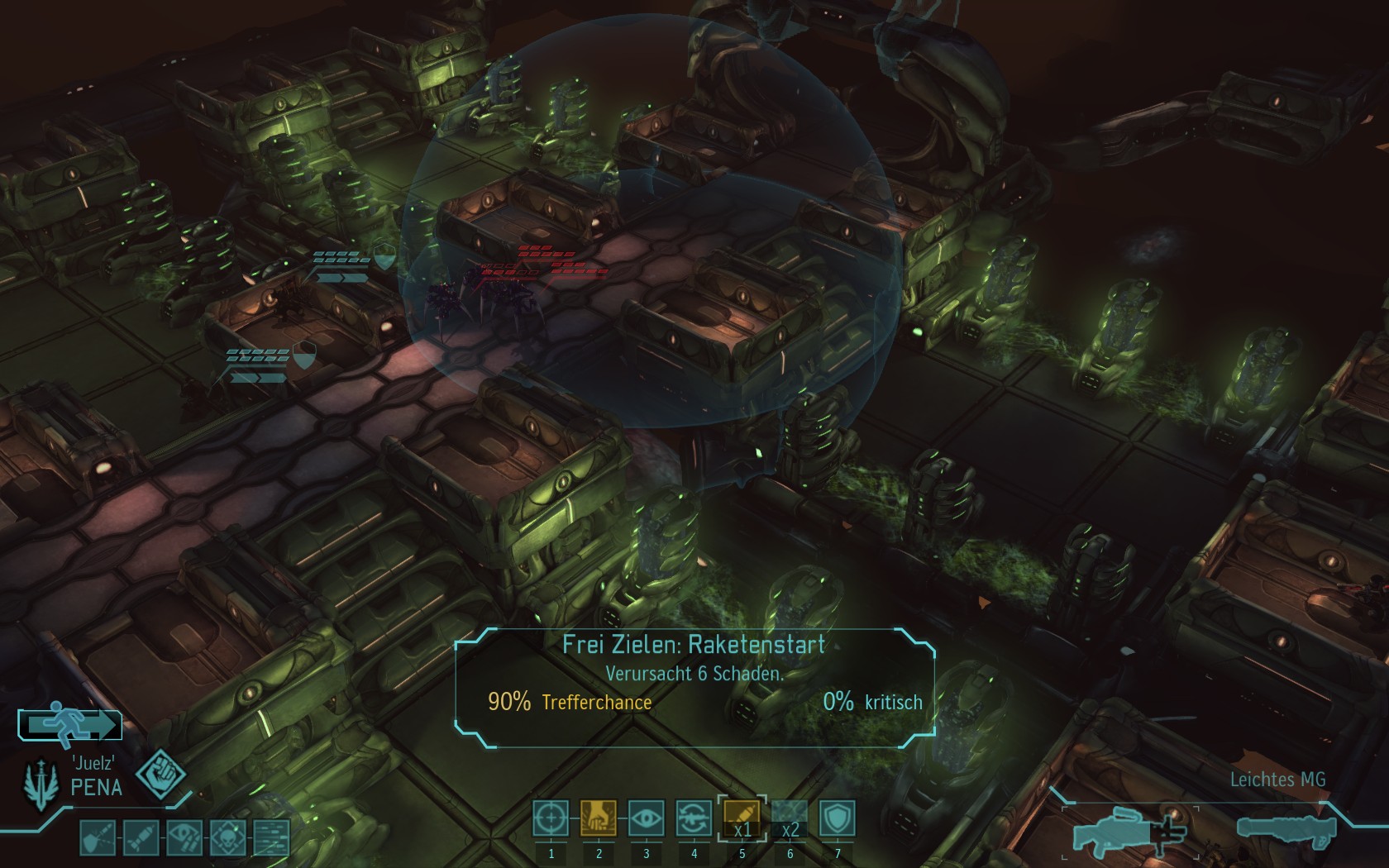Open the clenched fist diamond icon
This screenshot has height=868, width=1389.
[x=161, y=775]
